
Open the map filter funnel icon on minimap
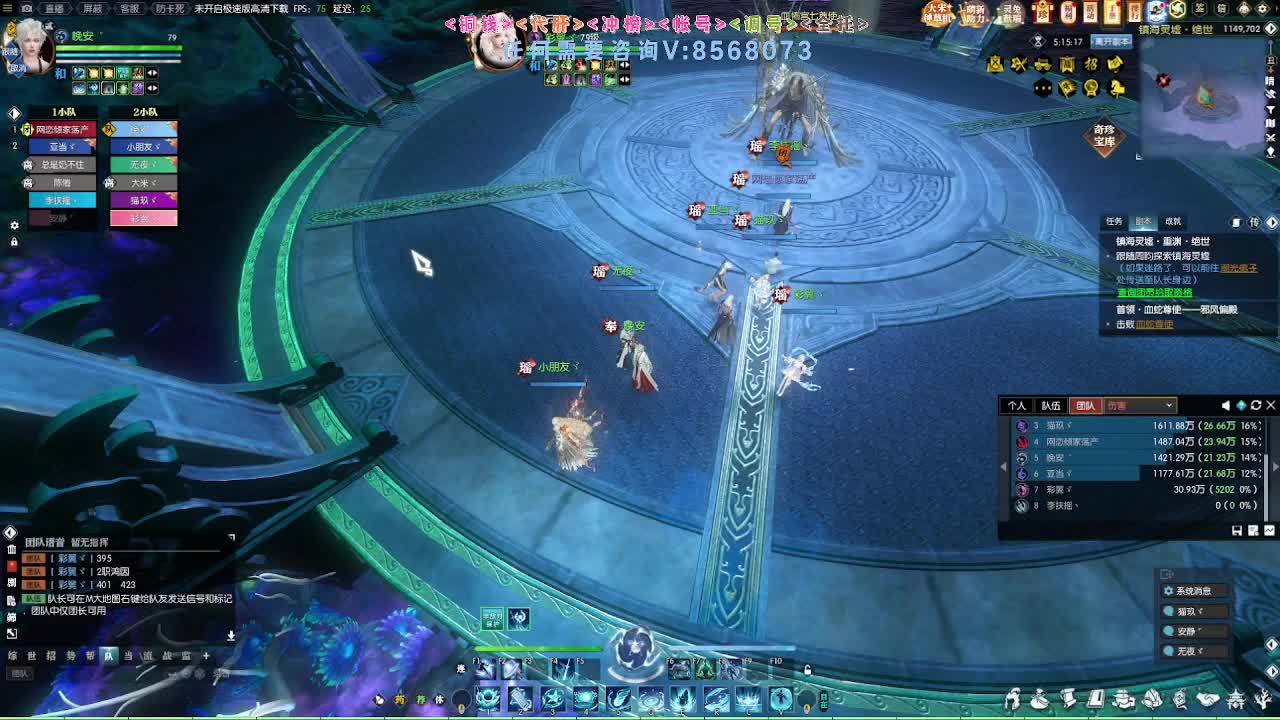pos(1270,109)
